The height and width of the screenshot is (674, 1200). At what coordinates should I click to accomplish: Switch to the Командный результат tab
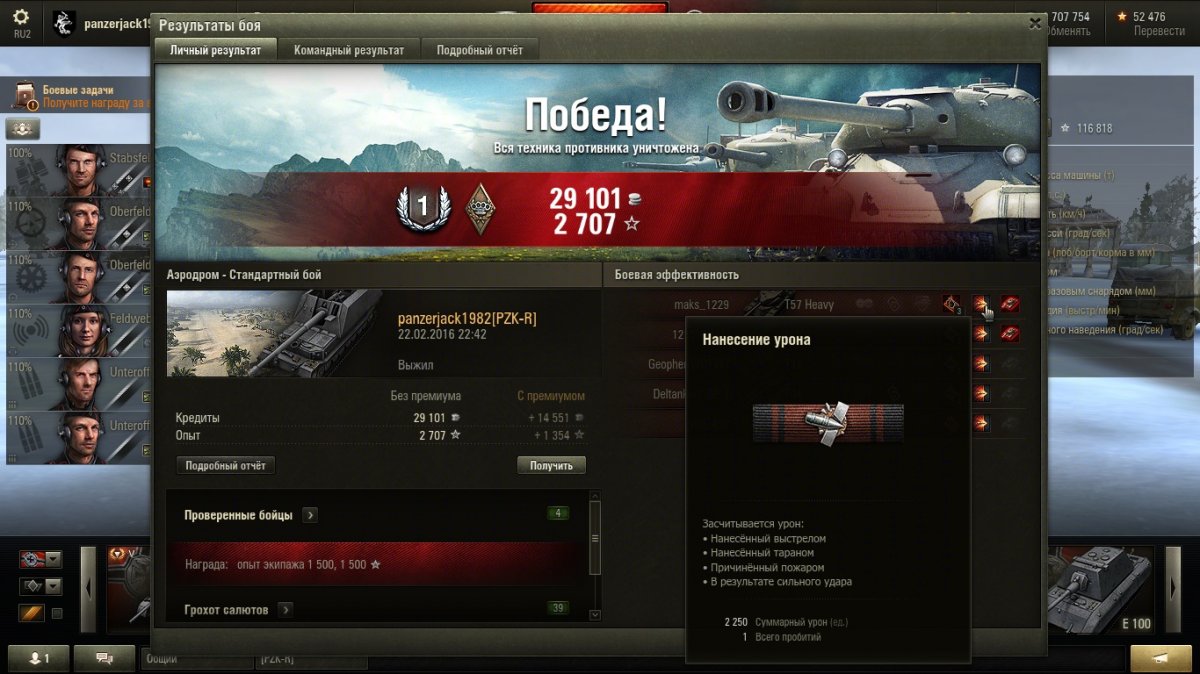pos(349,50)
